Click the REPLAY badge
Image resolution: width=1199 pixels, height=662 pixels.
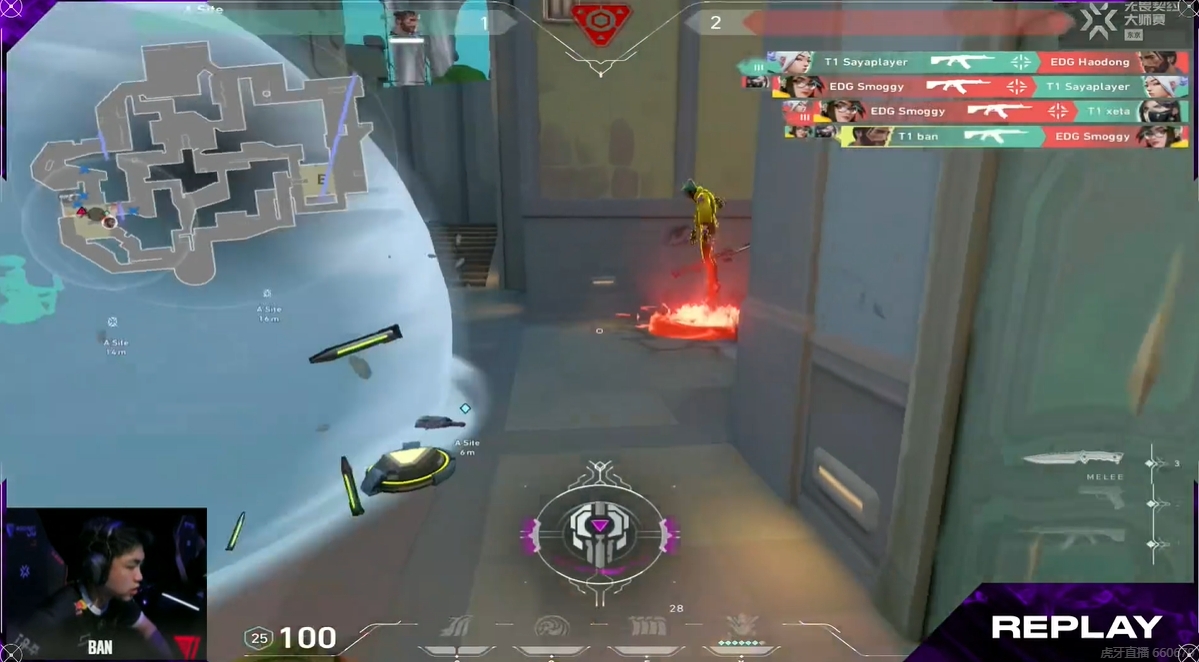click(1076, 628)
